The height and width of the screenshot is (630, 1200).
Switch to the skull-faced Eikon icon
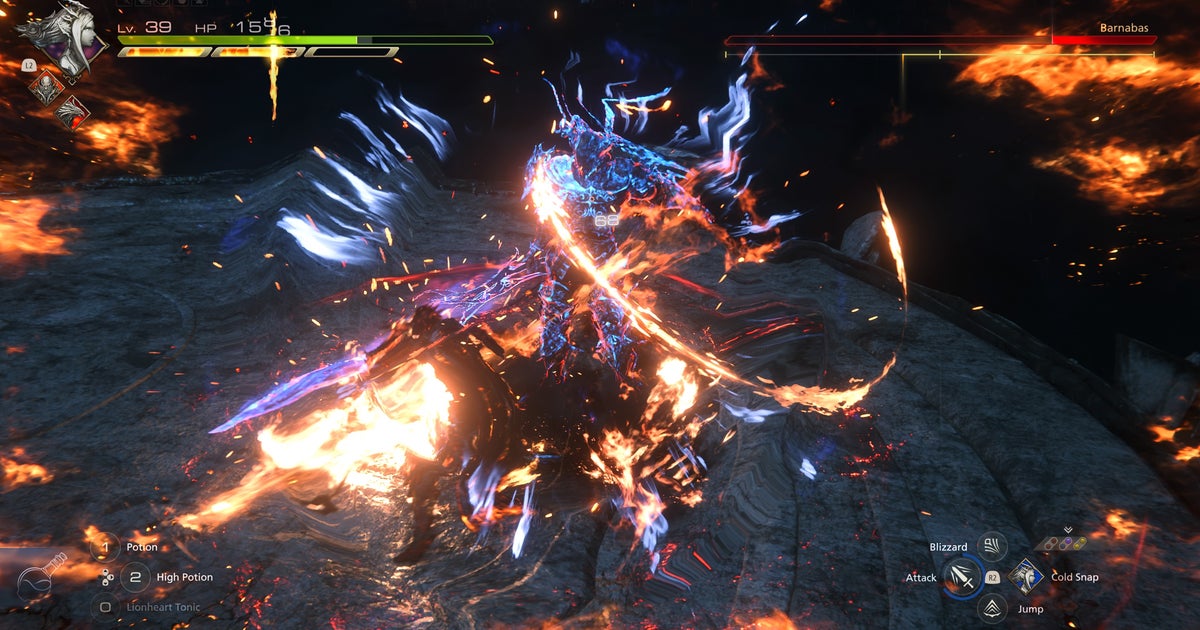[45, 88]
